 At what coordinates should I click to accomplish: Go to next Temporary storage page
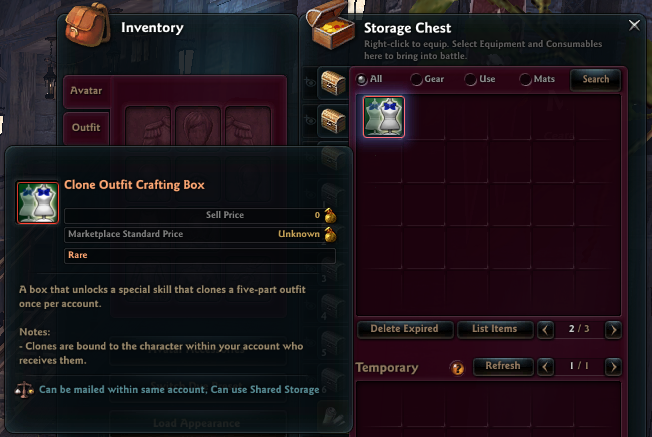[x=613, y=367]
